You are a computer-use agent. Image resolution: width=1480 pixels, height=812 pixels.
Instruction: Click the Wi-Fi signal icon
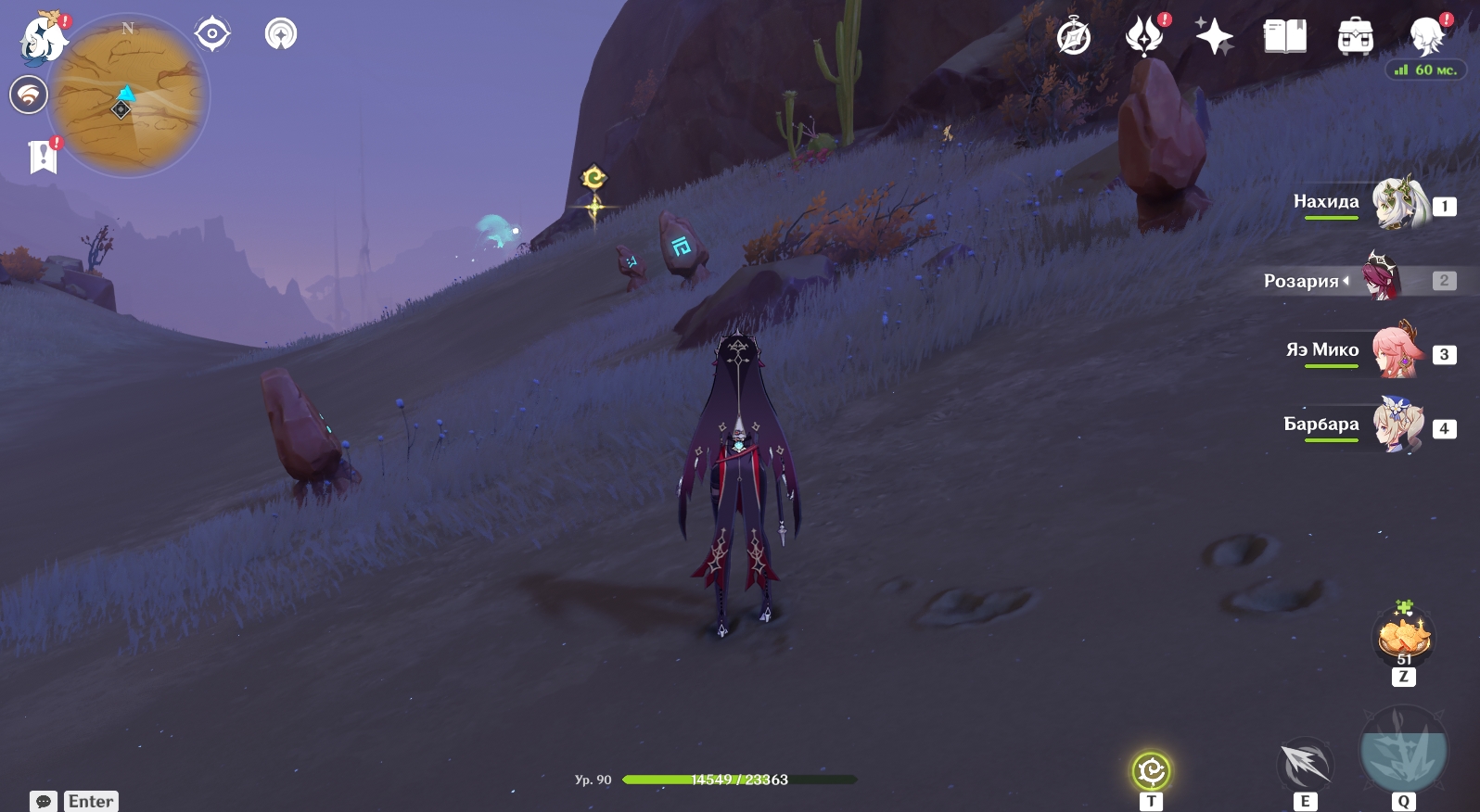(x=29, y=95)
